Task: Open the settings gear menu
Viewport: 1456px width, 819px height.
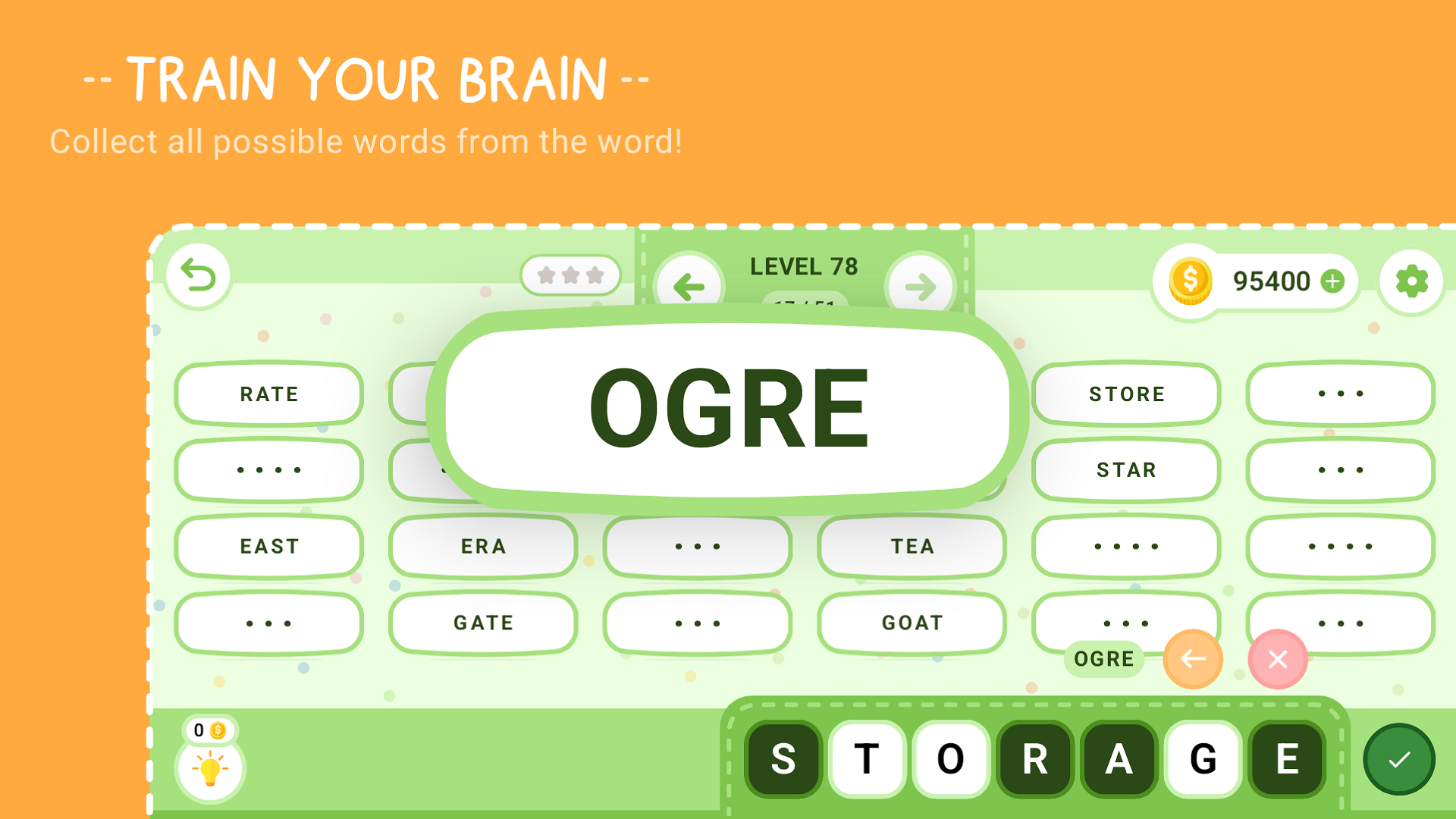Action: coord(1410,281)
